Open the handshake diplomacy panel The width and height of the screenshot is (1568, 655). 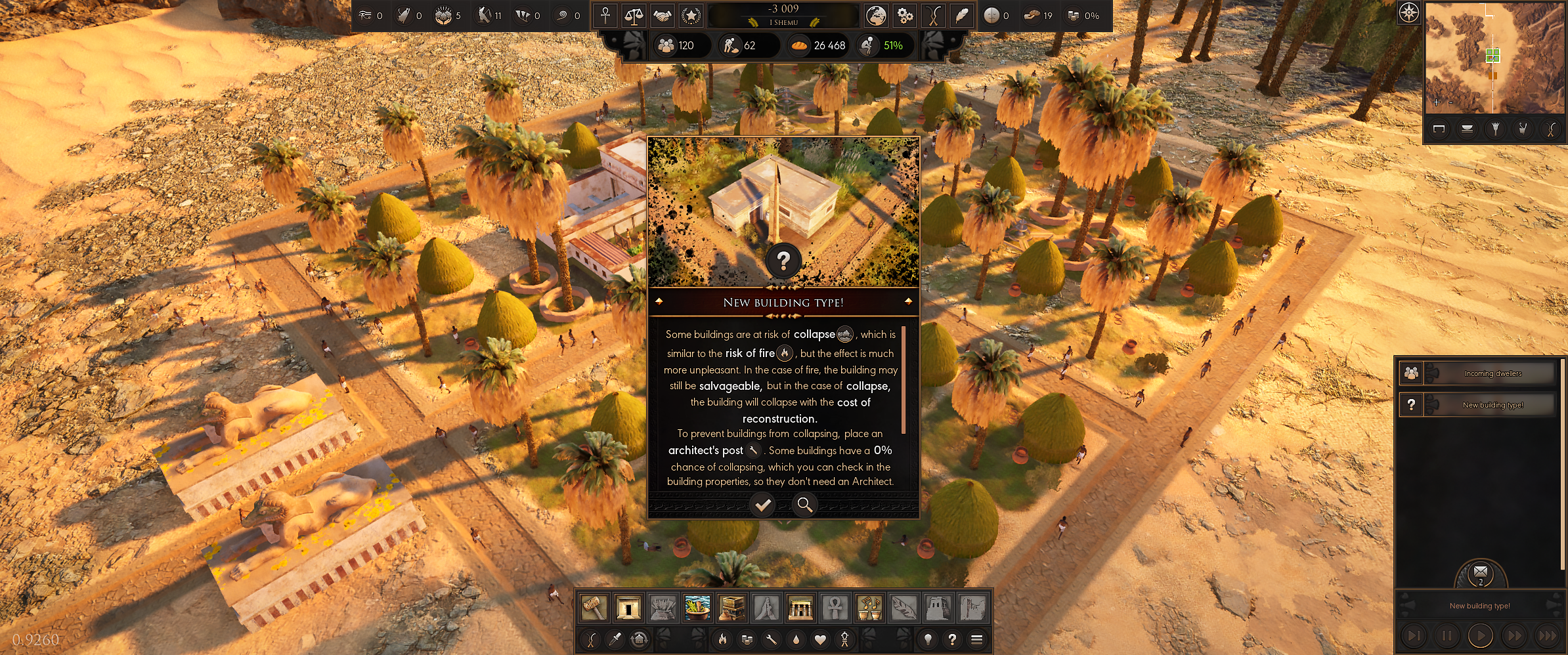662,16
